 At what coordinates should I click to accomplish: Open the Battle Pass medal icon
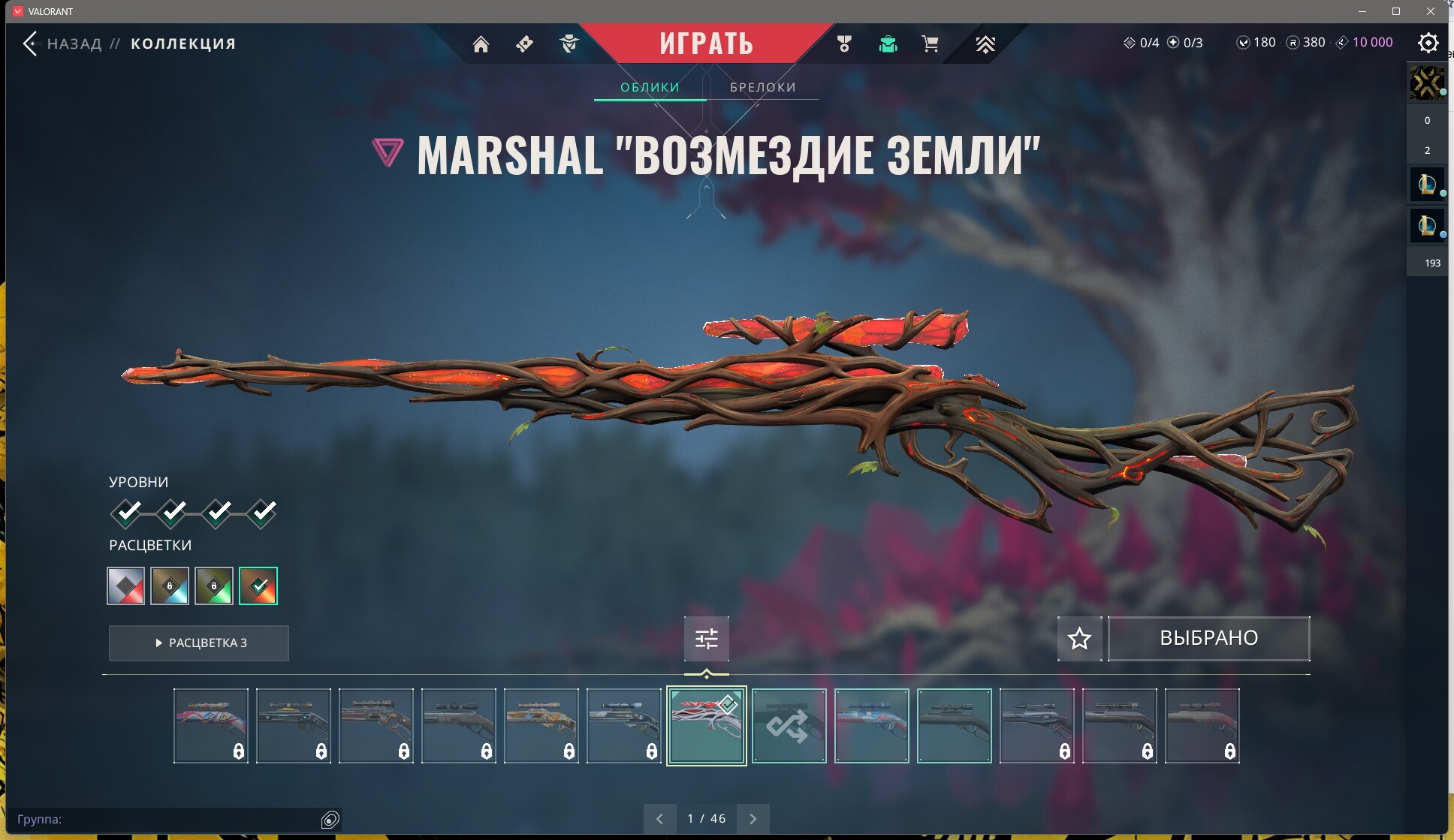(844, 44)
